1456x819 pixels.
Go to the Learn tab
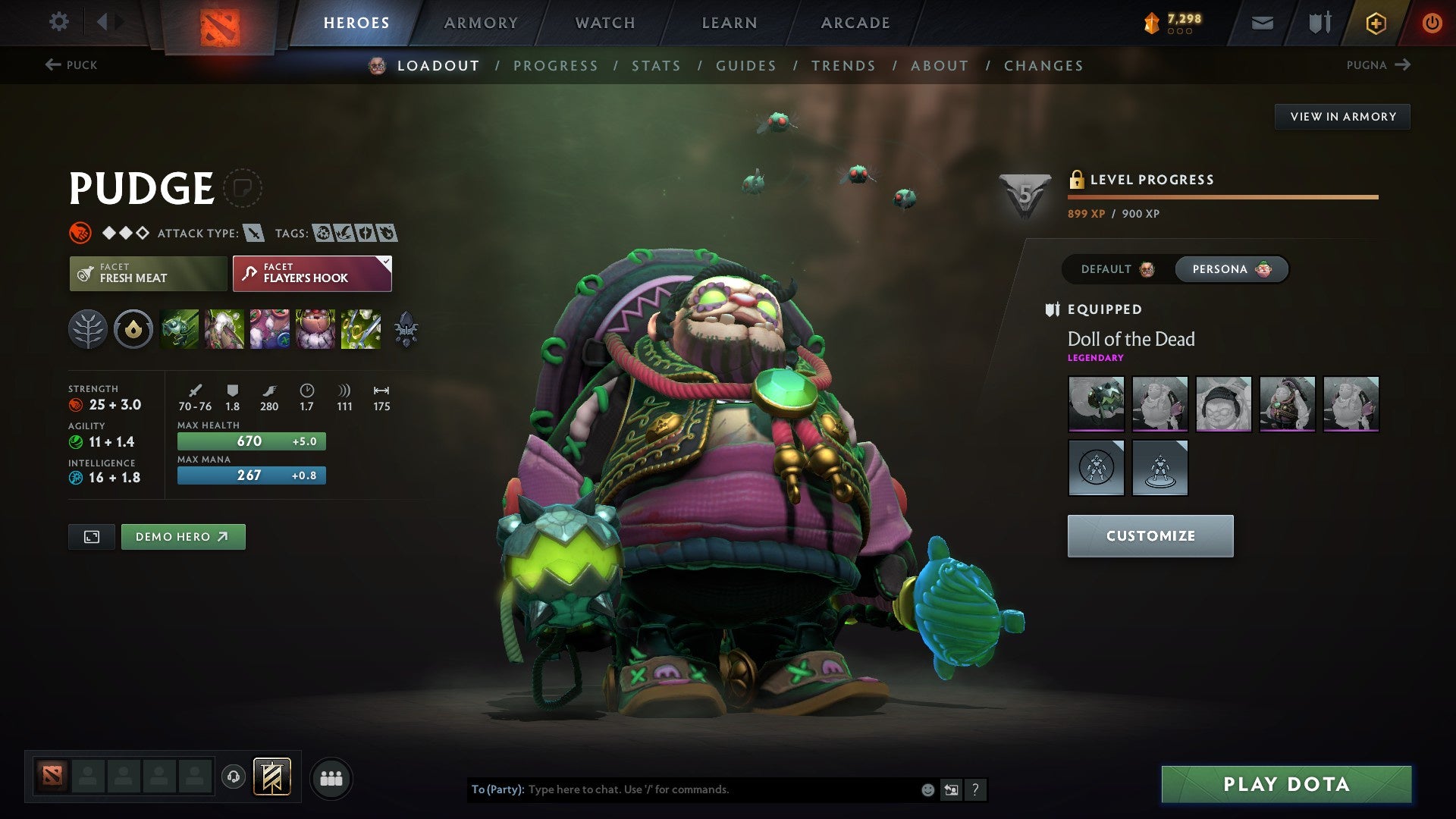click(x=730, y=23)
